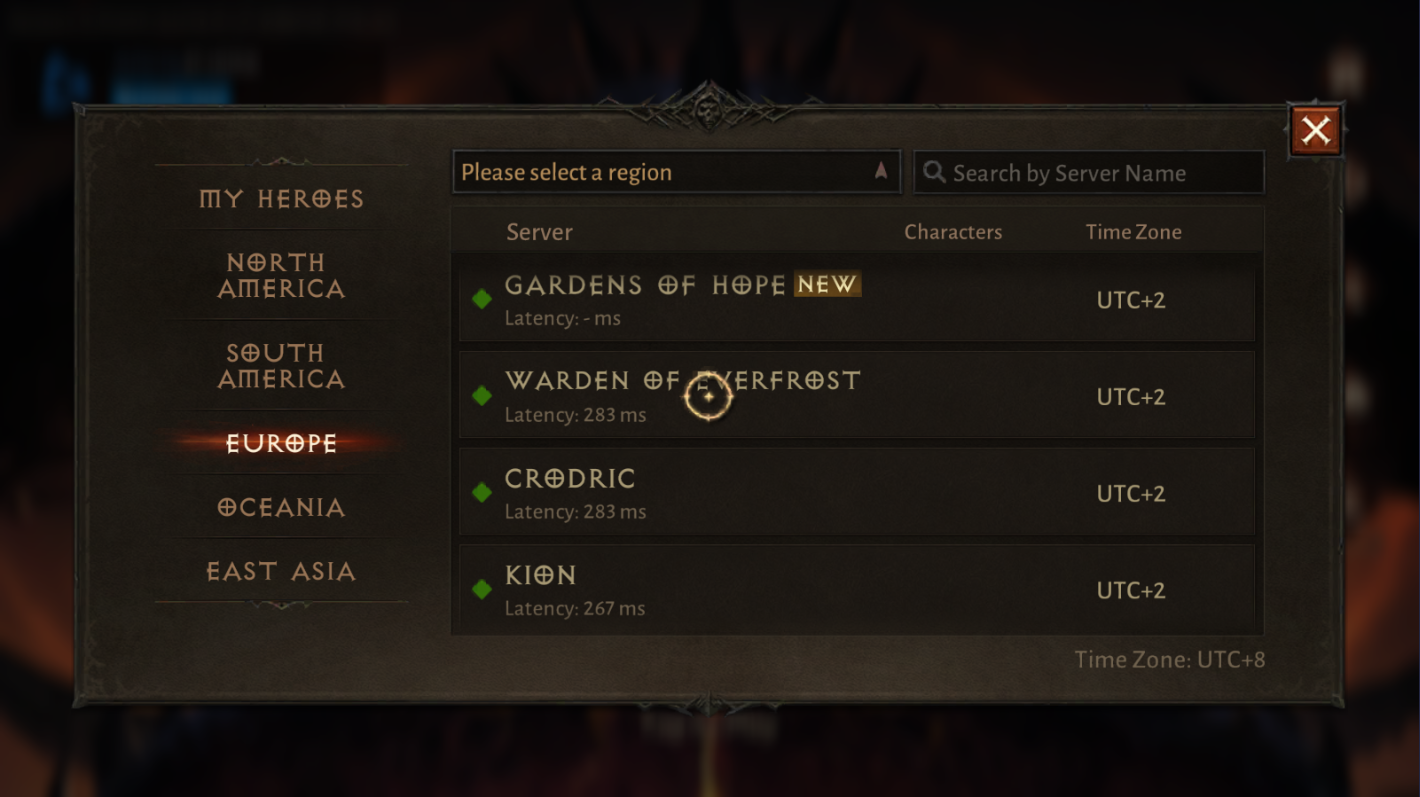Image resolution: width=1420 pixels, height=797 pixels.
Task: Switch to the North America region tab
Action: (x=281, y=275)
